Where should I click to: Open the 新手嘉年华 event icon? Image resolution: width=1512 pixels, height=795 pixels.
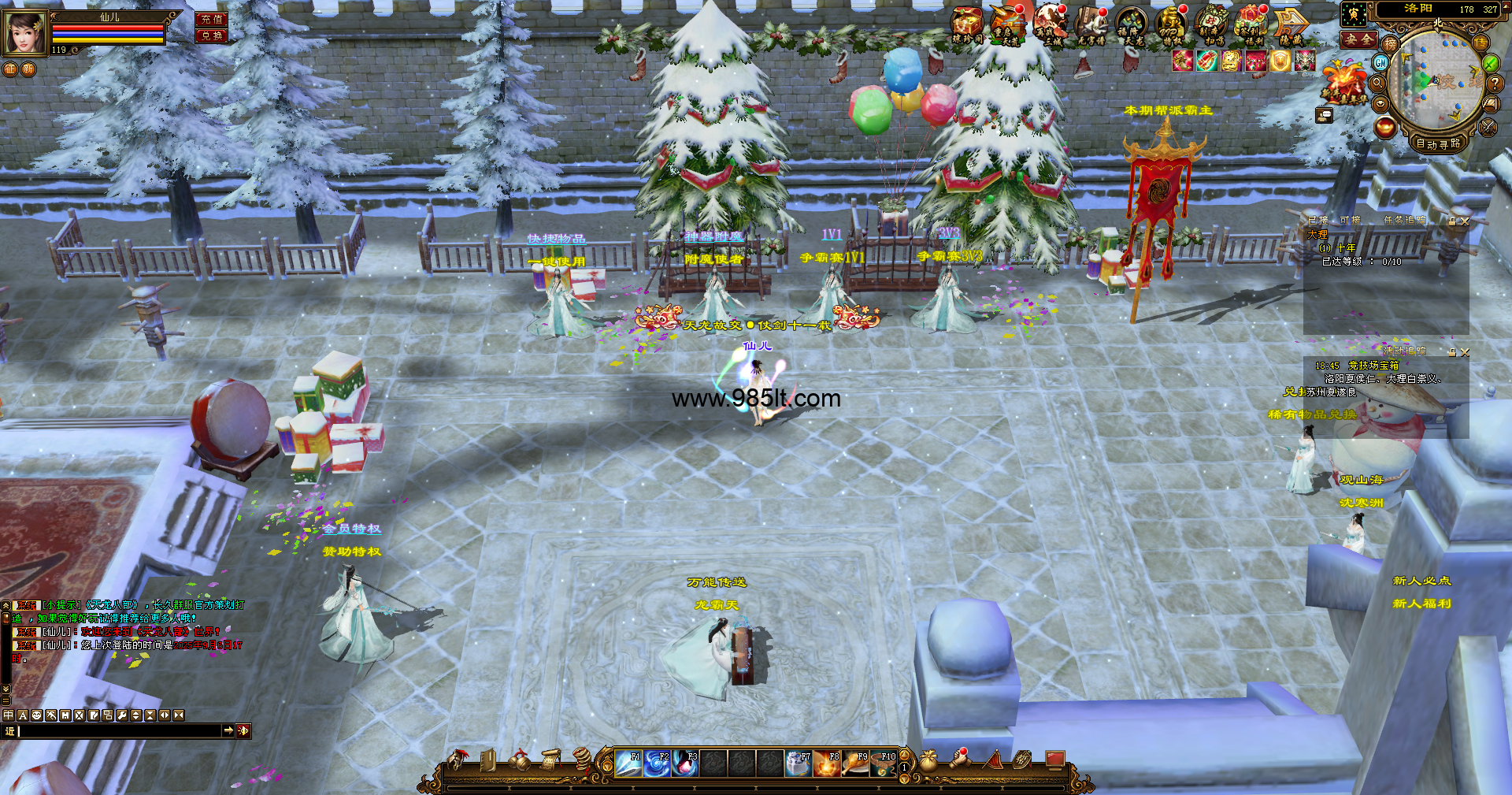point(1343,83)
